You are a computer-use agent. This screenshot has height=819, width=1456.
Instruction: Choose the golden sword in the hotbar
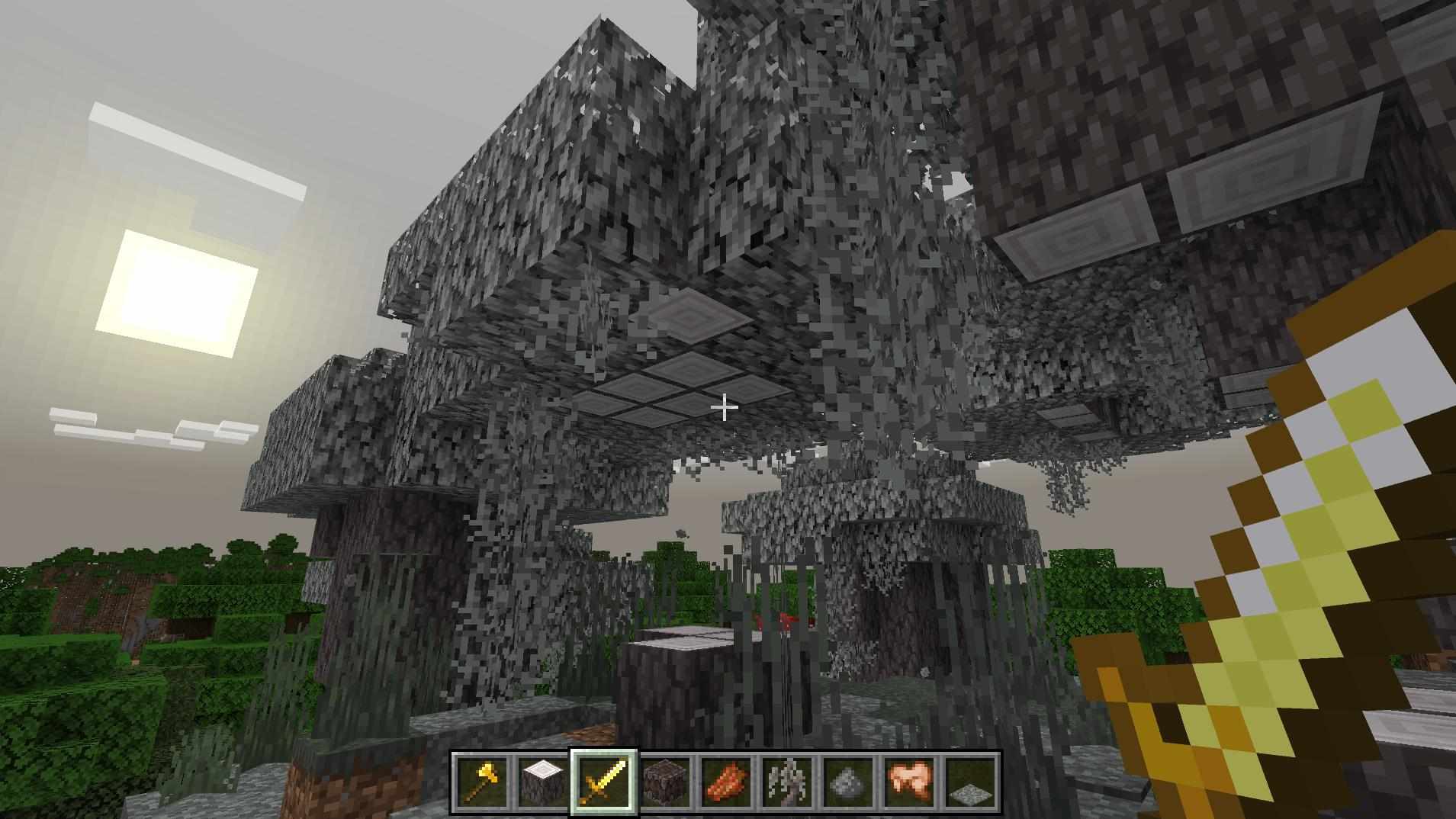(603, 782)
